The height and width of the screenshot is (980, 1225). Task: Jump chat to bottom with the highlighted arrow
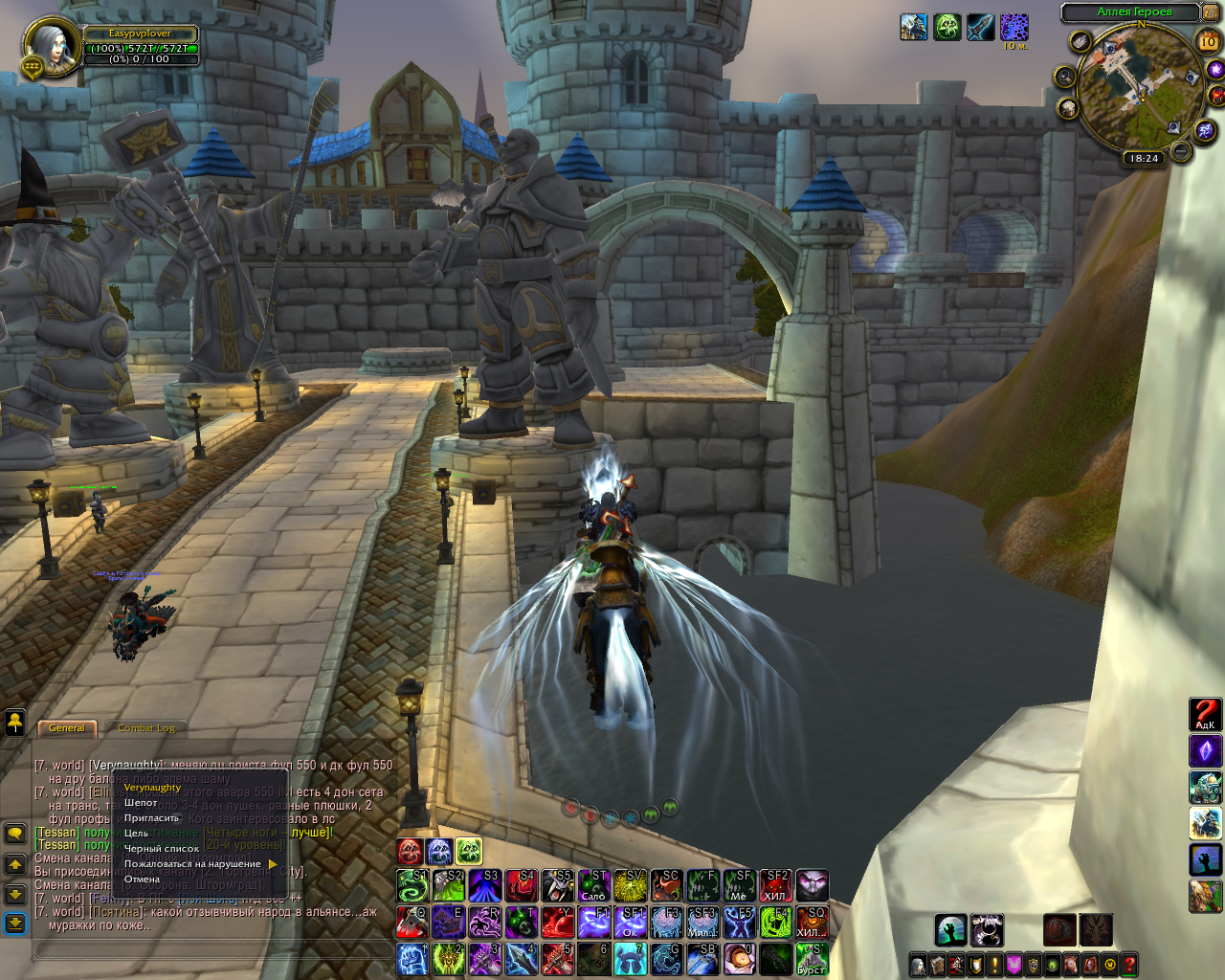coord(15,923)
